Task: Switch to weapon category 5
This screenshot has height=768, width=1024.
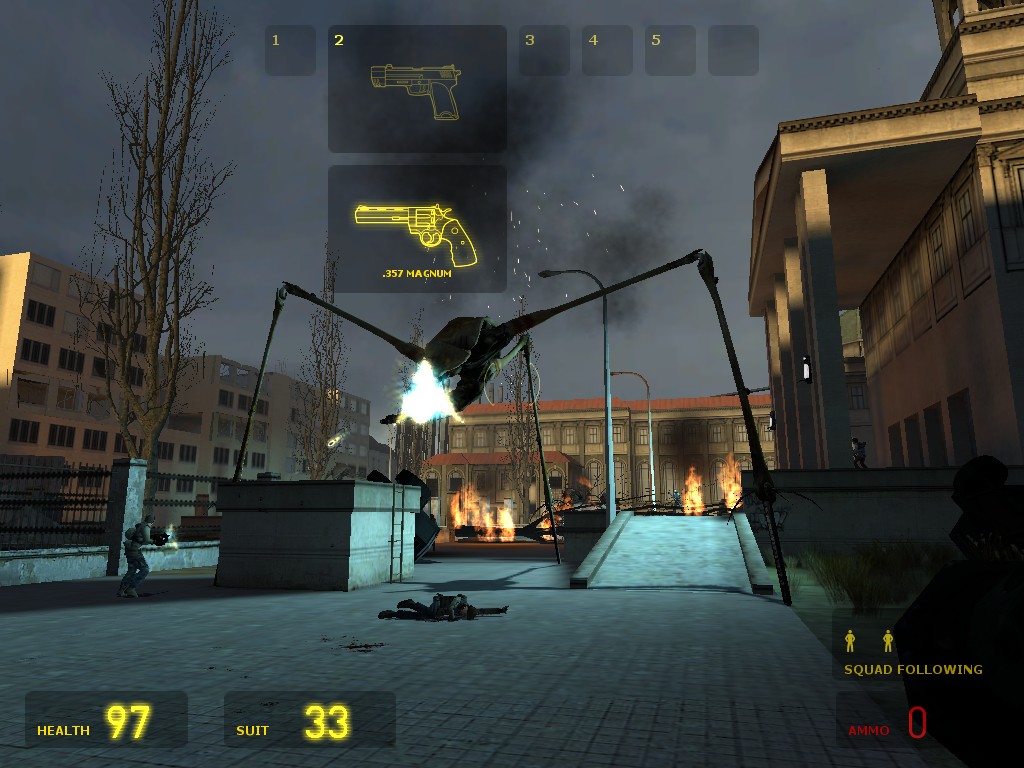Action: (670, 50)
